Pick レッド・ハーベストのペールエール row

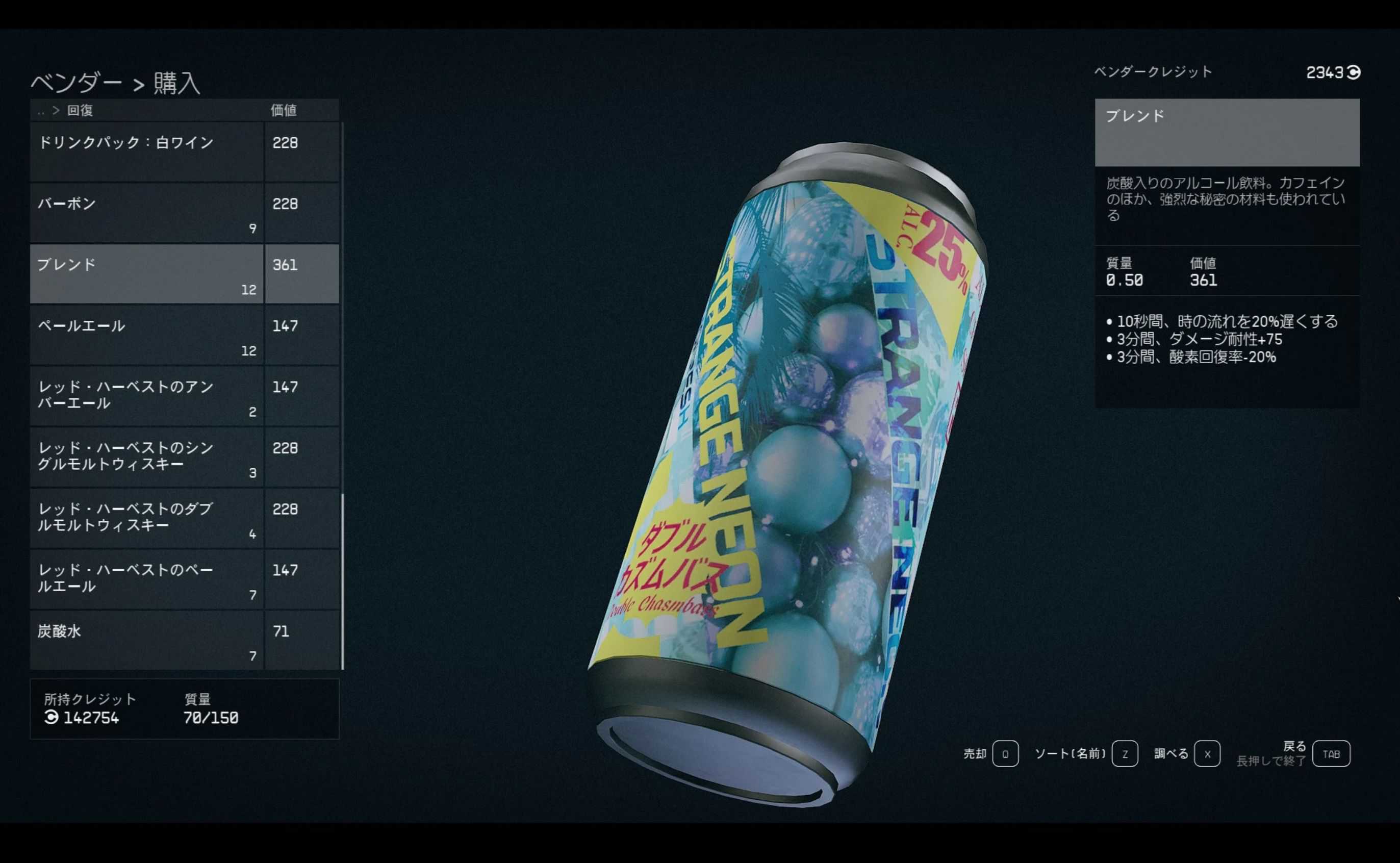point(147,579)
